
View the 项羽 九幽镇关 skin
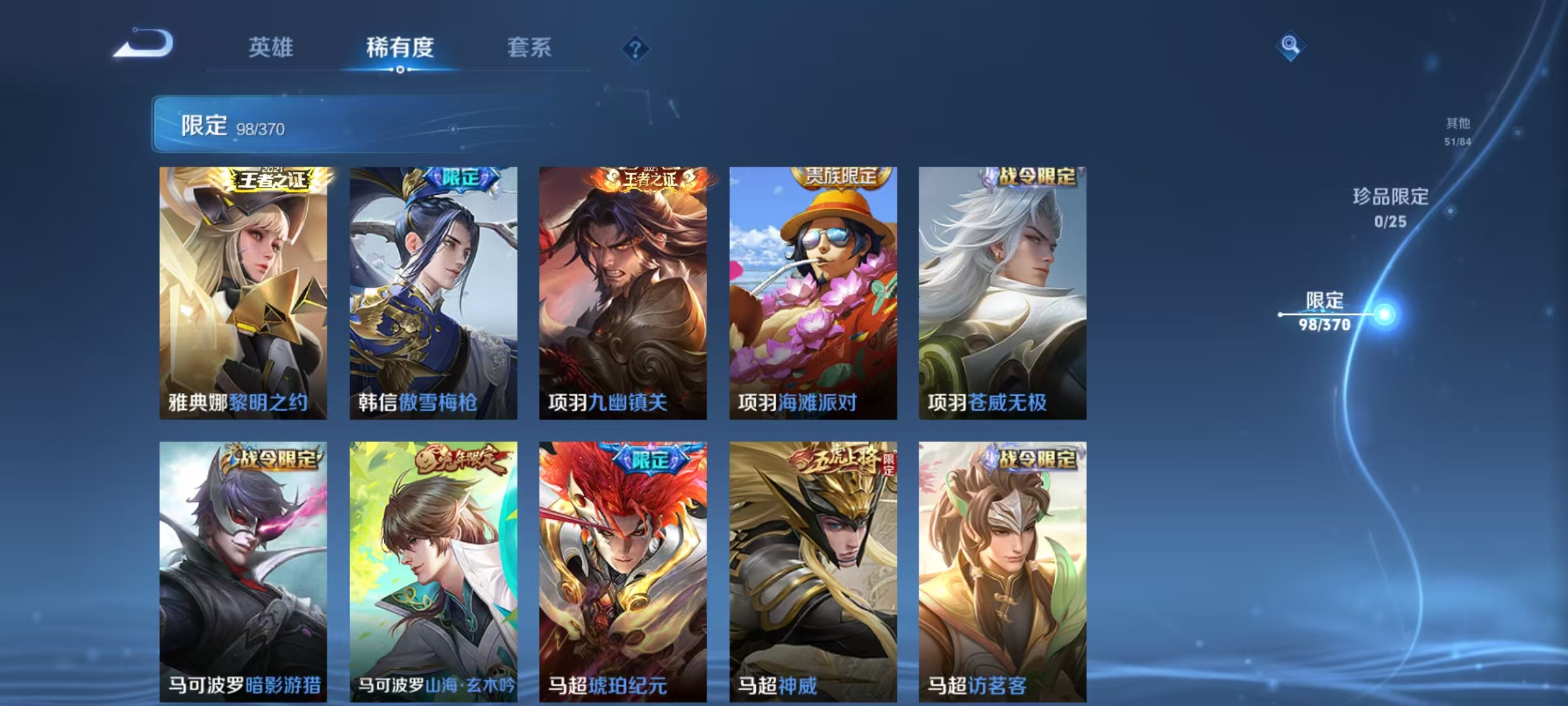pyautogui.click(x=621, y=288)
